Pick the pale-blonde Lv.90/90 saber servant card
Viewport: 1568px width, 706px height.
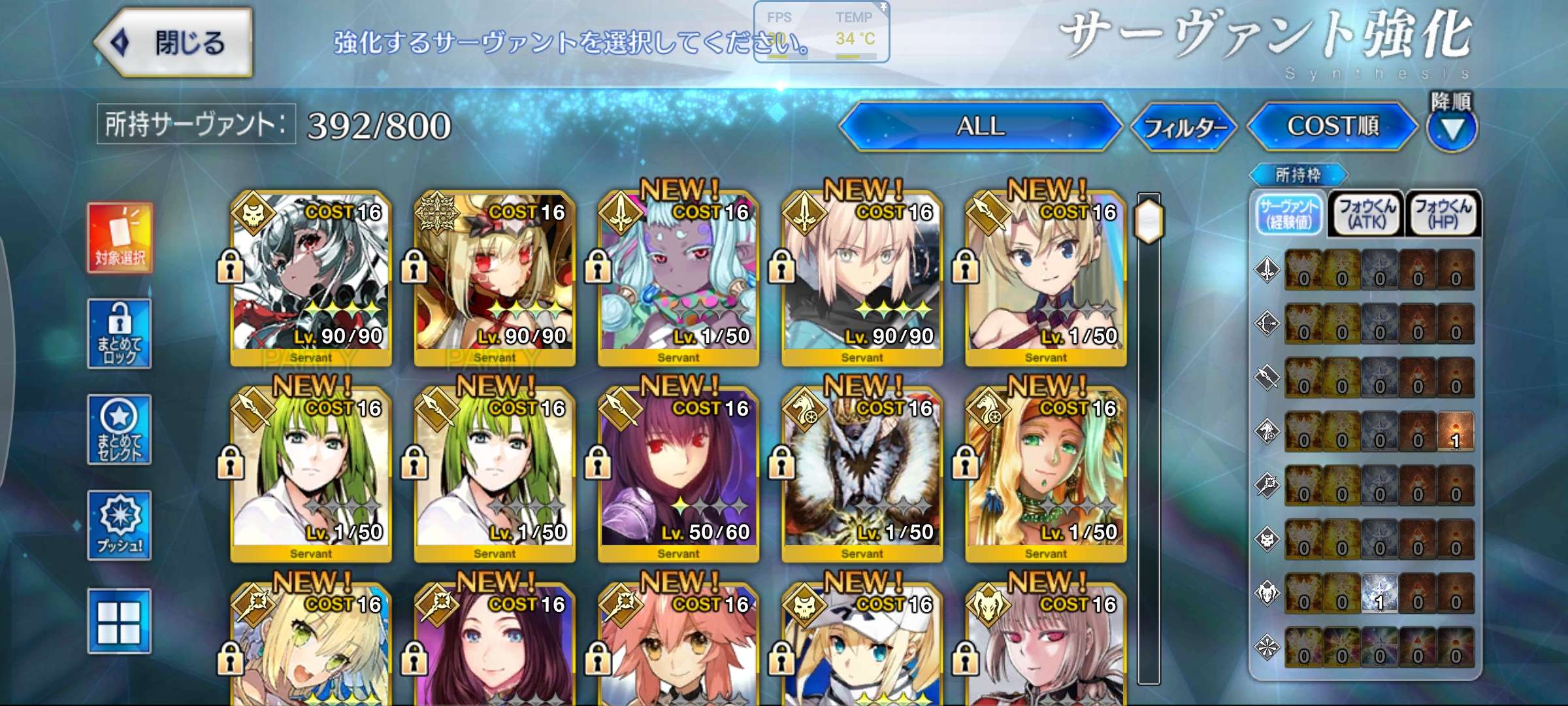coord(862,278)
